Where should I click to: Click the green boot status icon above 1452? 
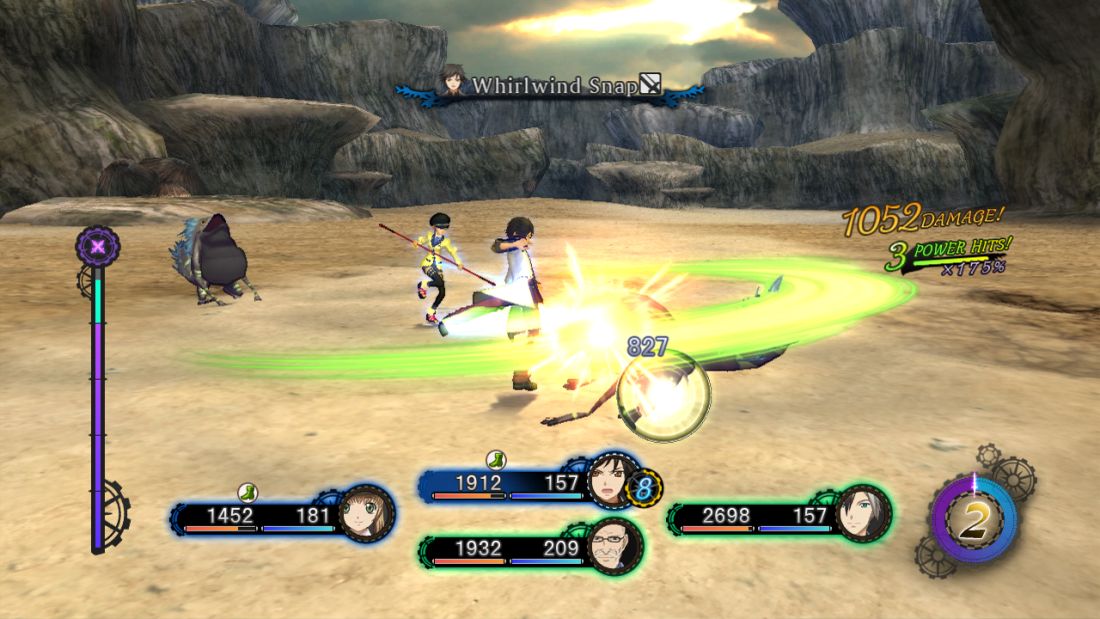point(248,492)
